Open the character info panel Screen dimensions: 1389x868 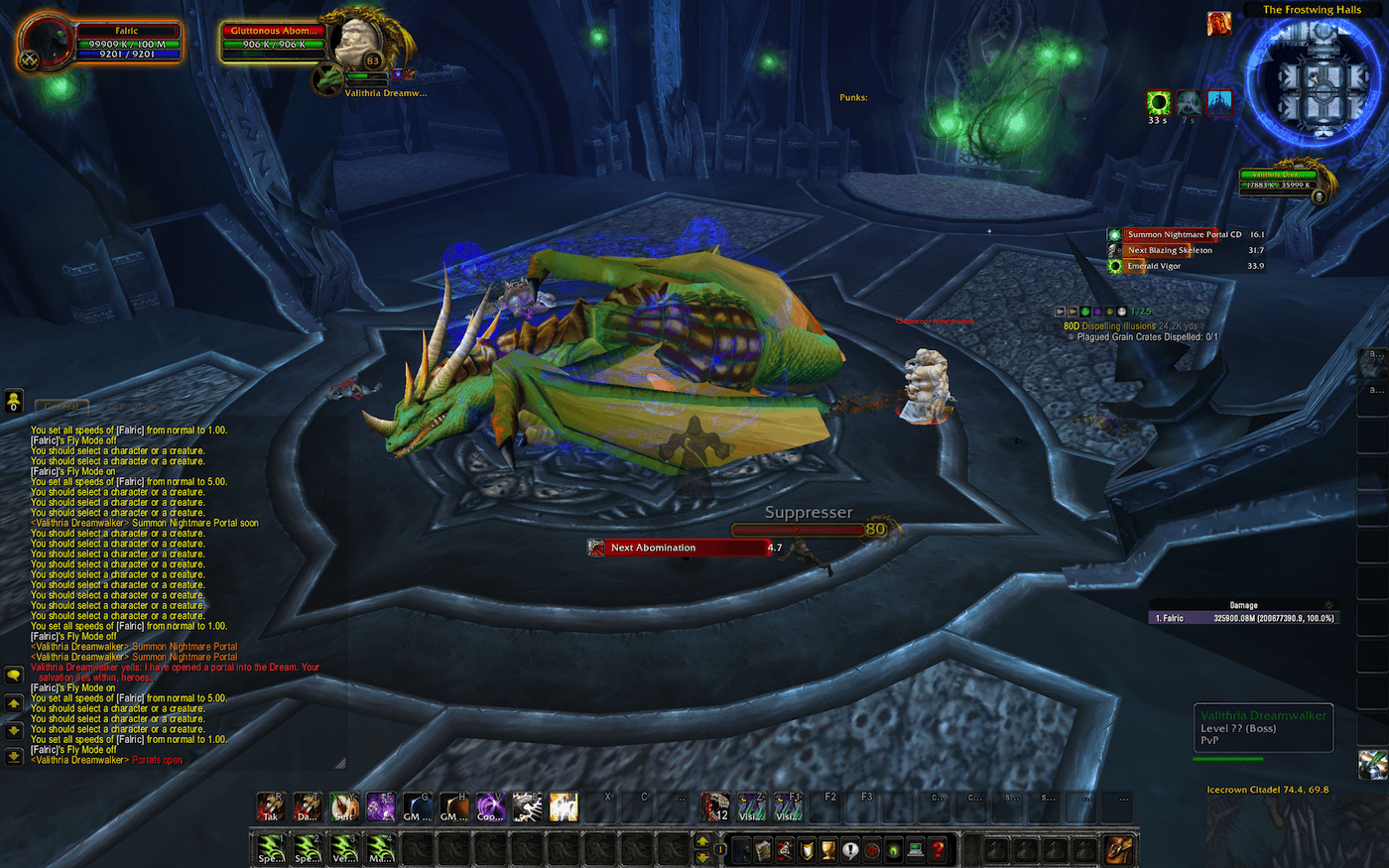click(x=741, y=850)
